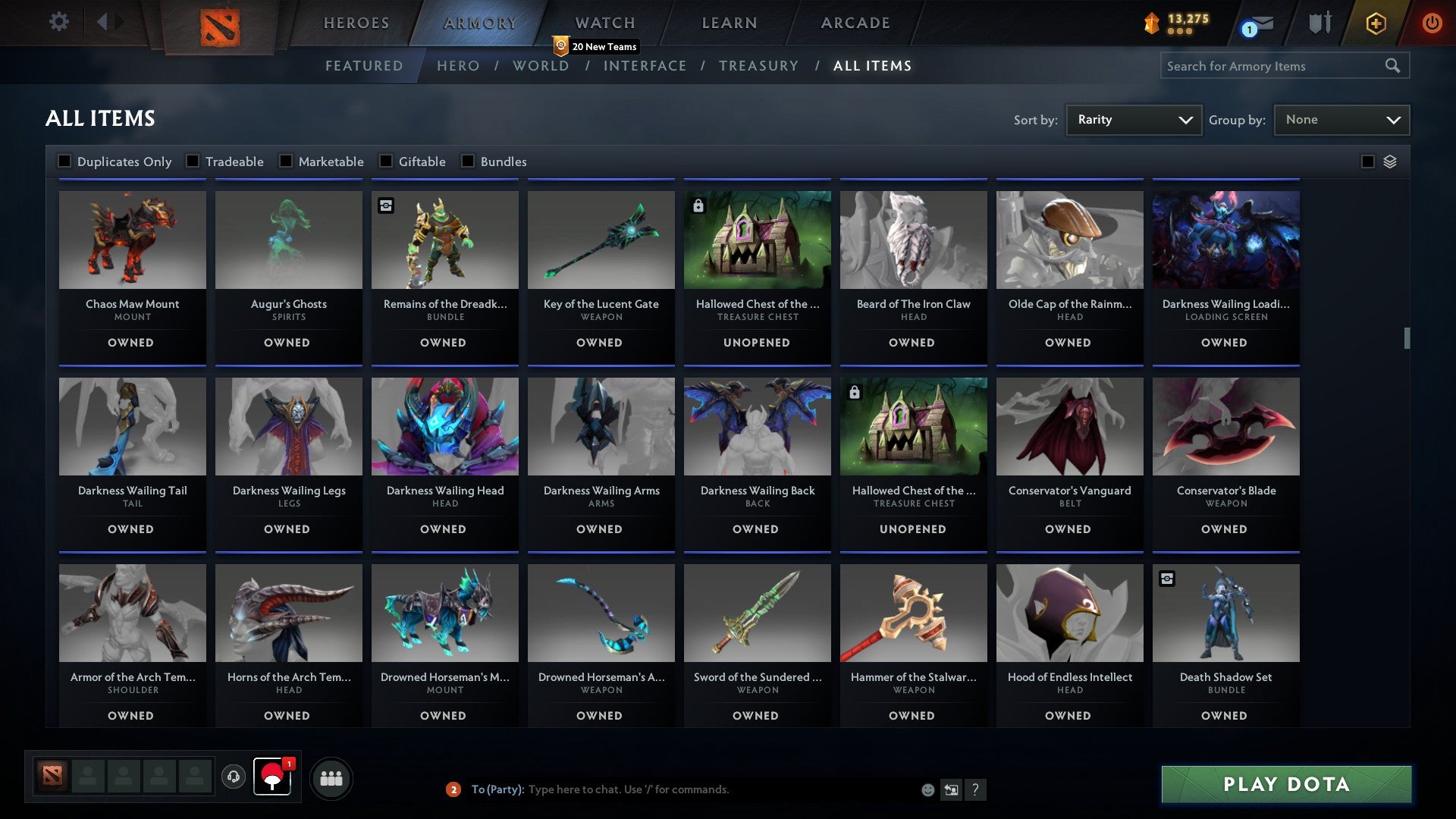
Task: Click the friends list icon near the party slots
Action: (331, 777)
